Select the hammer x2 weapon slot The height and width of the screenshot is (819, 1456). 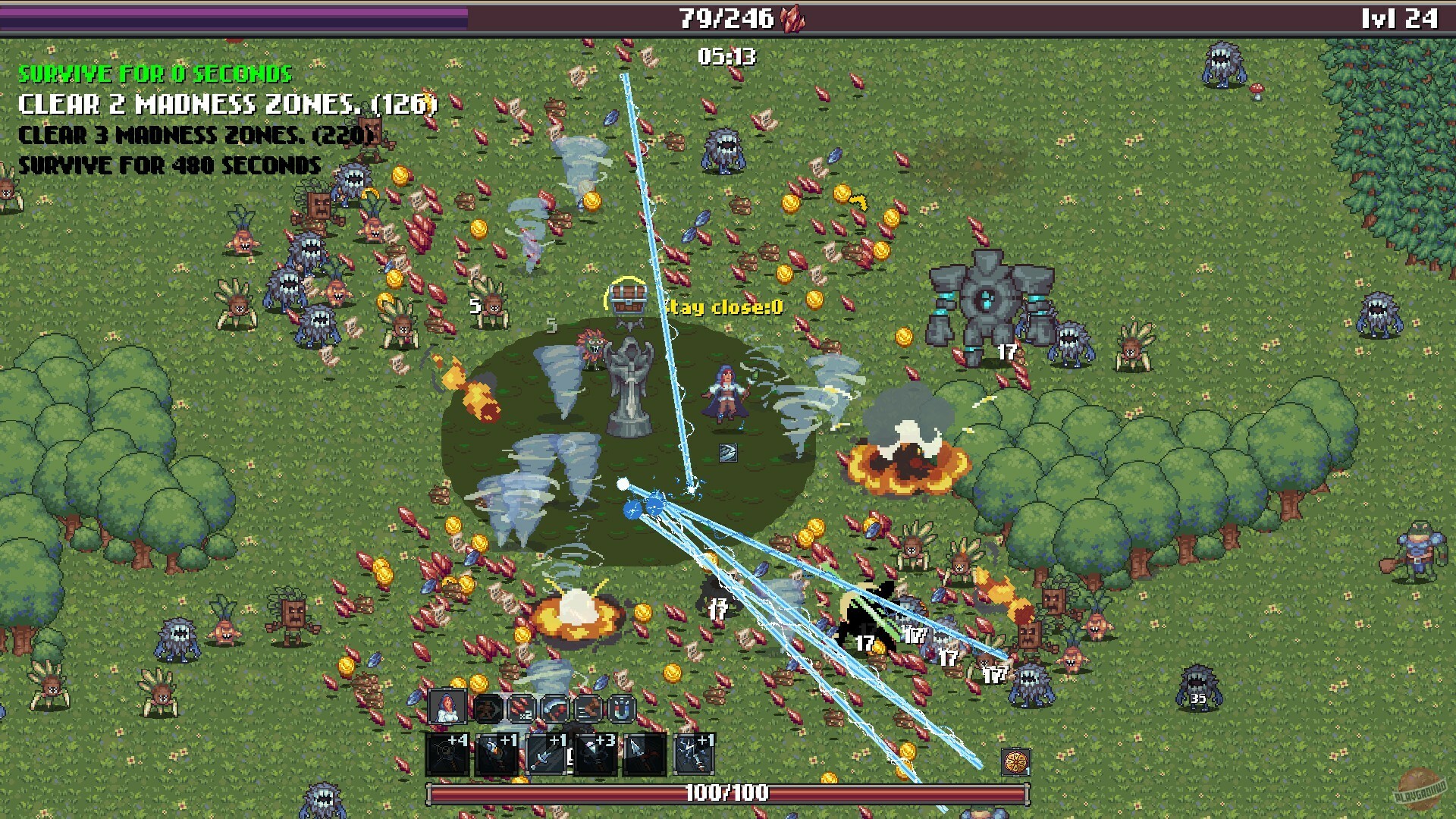pos(521,708)
